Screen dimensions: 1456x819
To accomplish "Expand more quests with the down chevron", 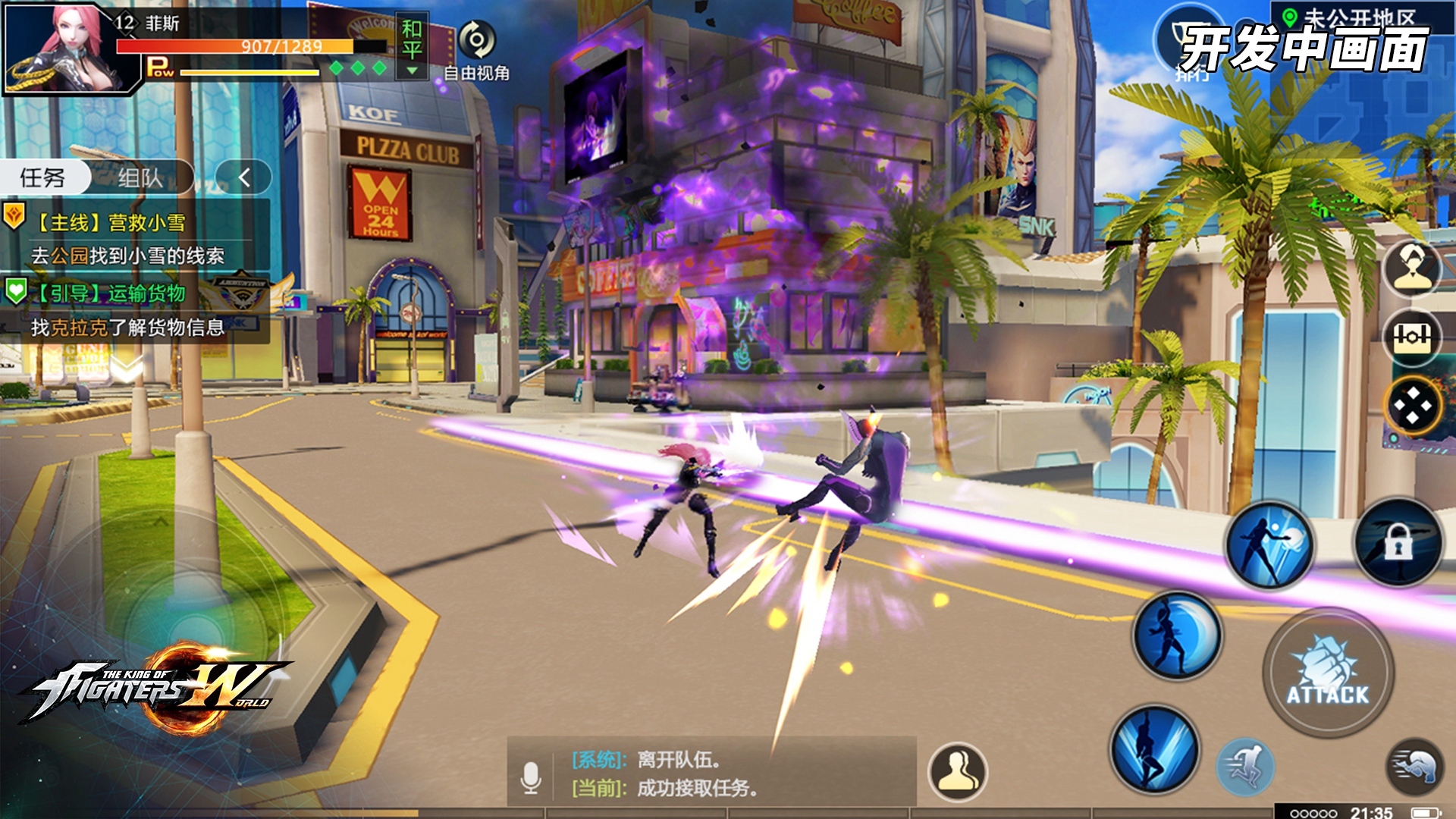I will click(127, 369).
